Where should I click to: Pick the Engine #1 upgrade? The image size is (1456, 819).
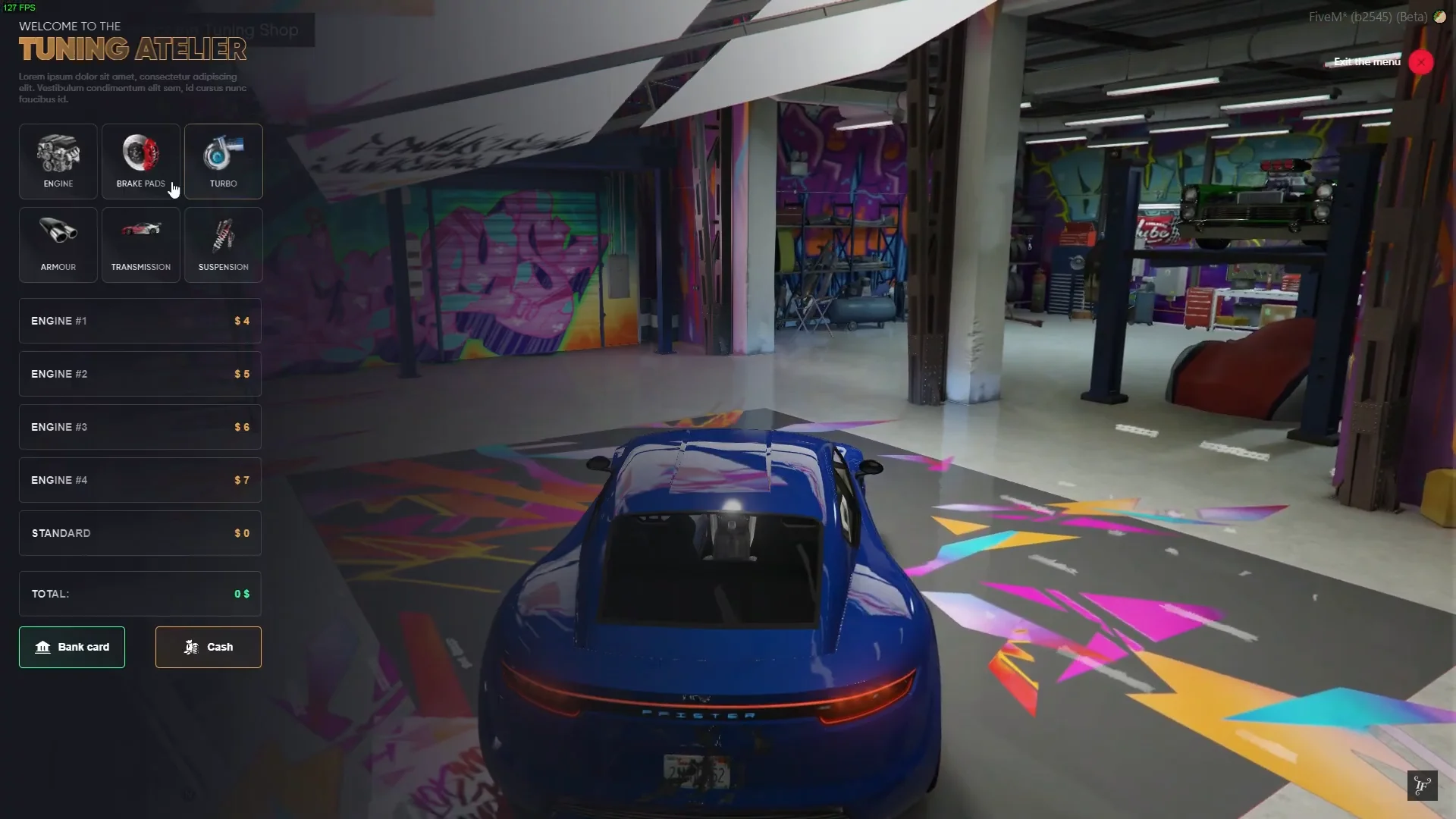(140, 321)
